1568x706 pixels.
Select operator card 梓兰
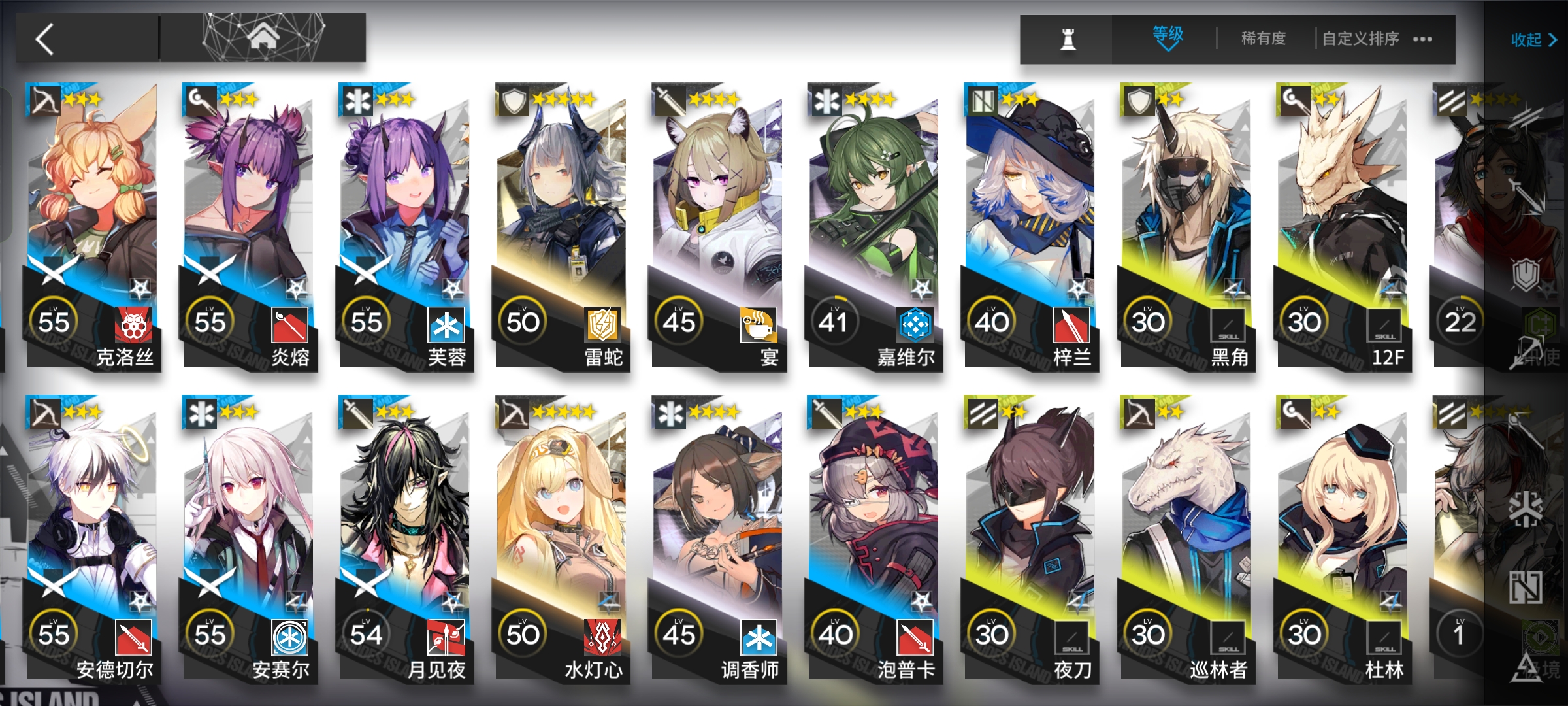click(x=1030, y=226)
